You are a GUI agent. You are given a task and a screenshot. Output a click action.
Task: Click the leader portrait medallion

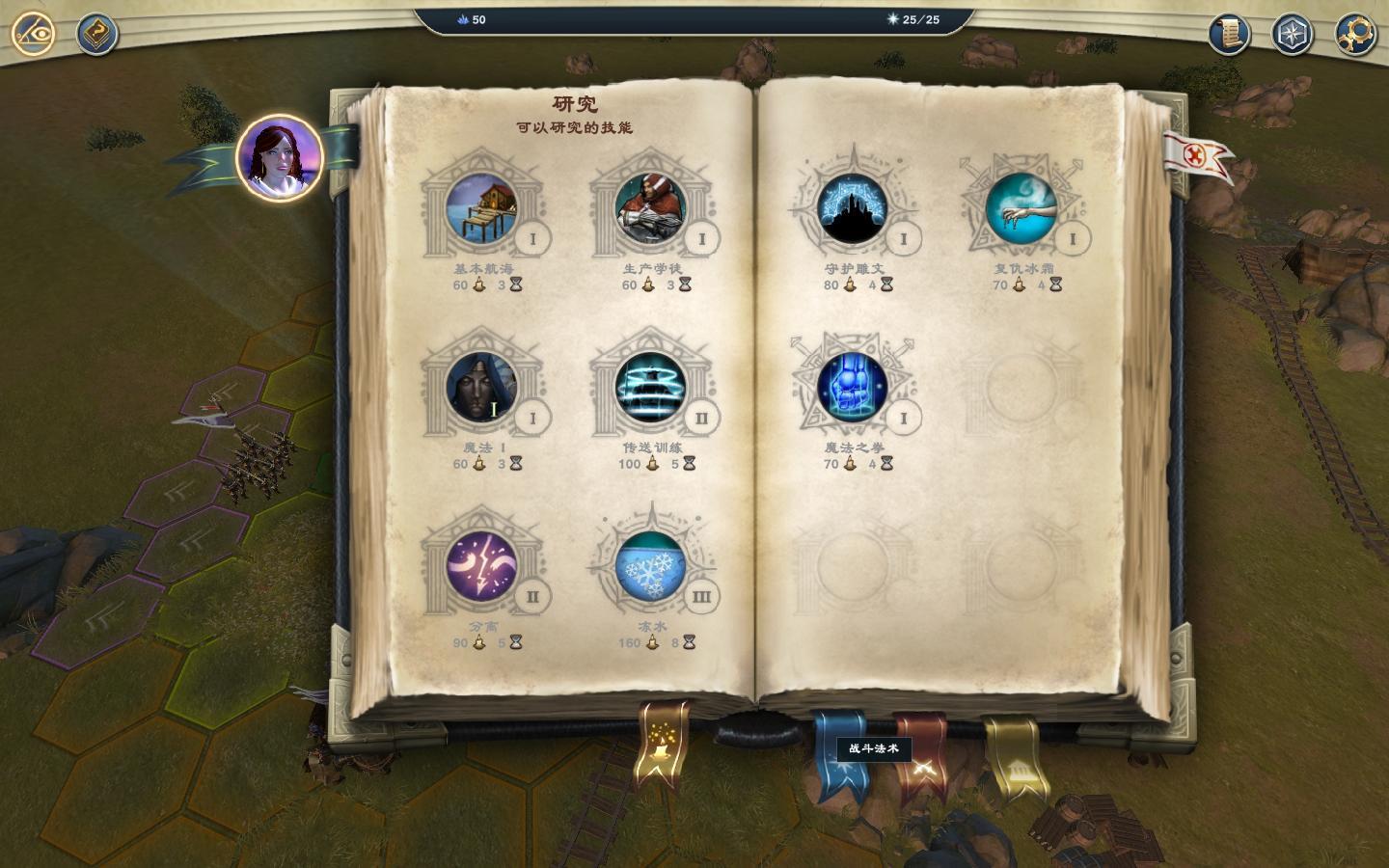click(279, 156)
